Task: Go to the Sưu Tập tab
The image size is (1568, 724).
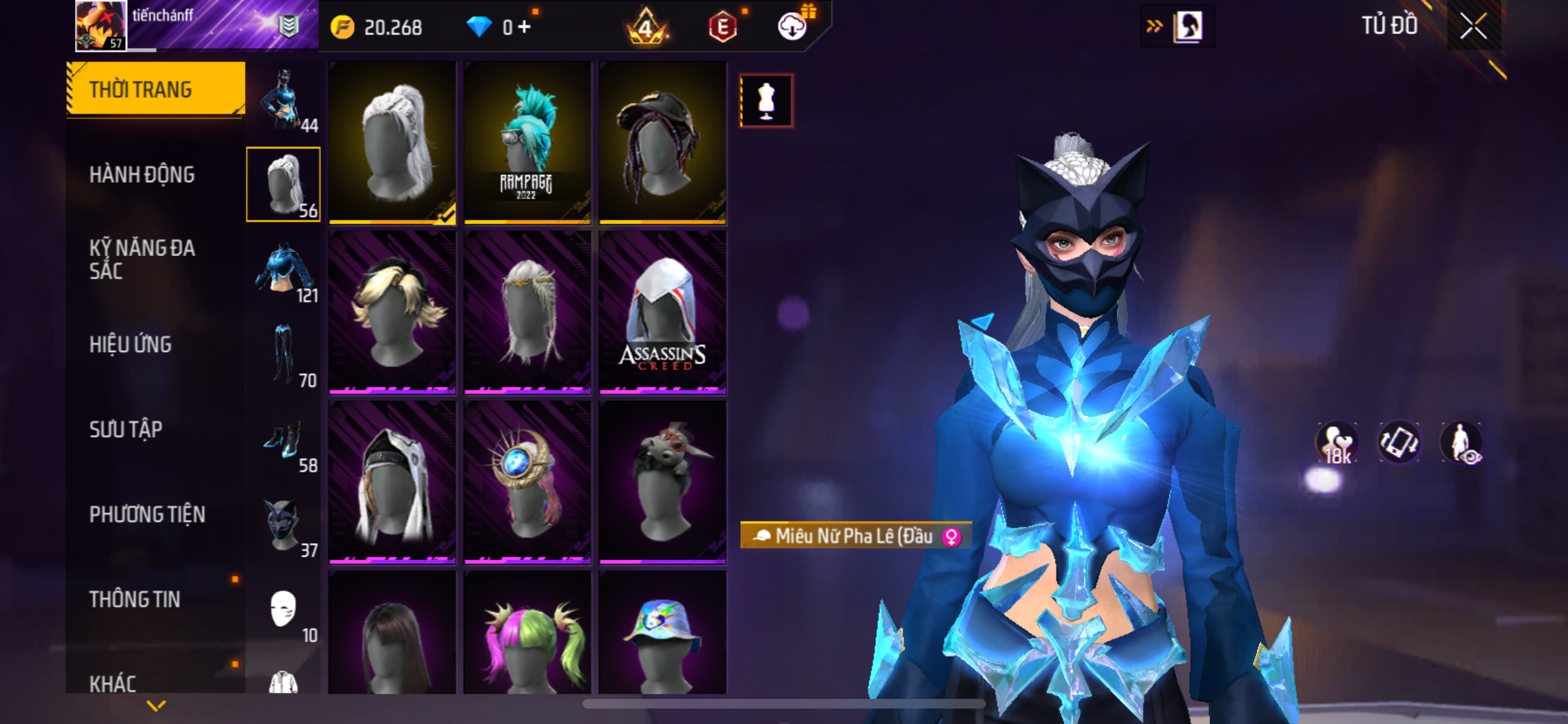Action: coord(126,429)
